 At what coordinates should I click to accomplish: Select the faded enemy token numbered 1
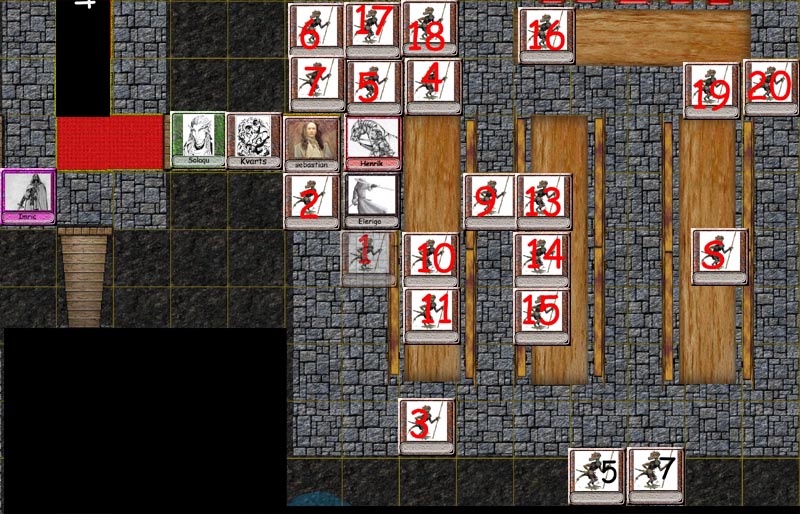(x=369, y=258)
